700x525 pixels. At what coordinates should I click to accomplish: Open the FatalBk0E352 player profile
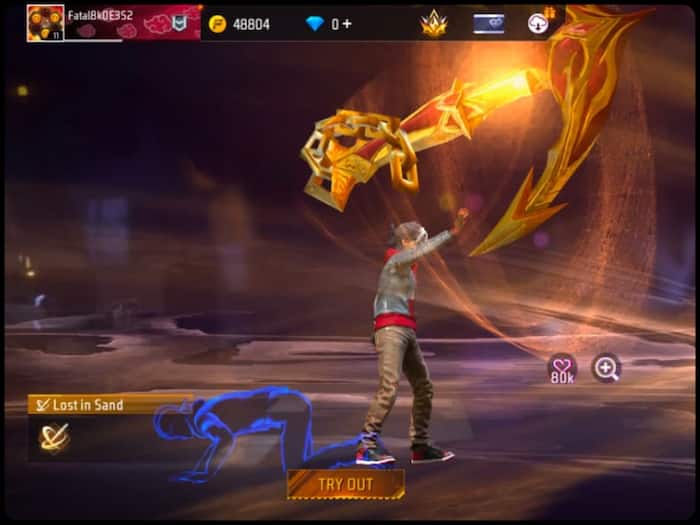[x=46, y=22]
